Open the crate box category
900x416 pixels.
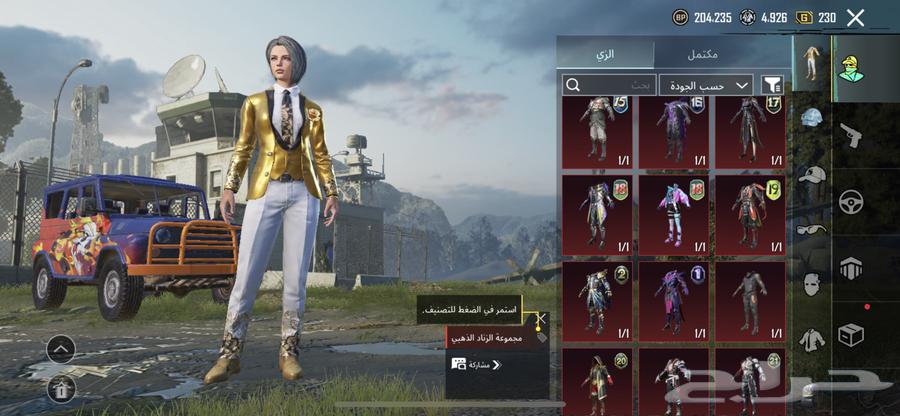pos(851,335)
